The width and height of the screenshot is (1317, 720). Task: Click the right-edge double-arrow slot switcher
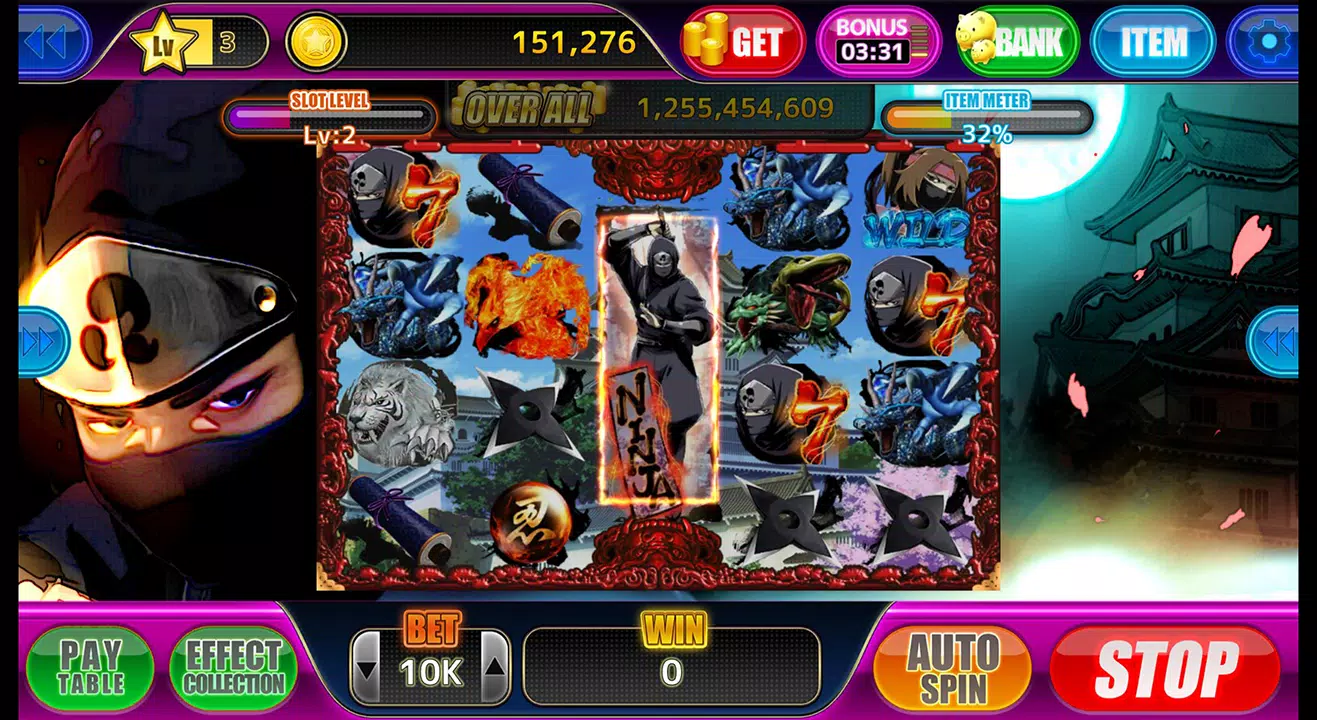coord(1274,342)
